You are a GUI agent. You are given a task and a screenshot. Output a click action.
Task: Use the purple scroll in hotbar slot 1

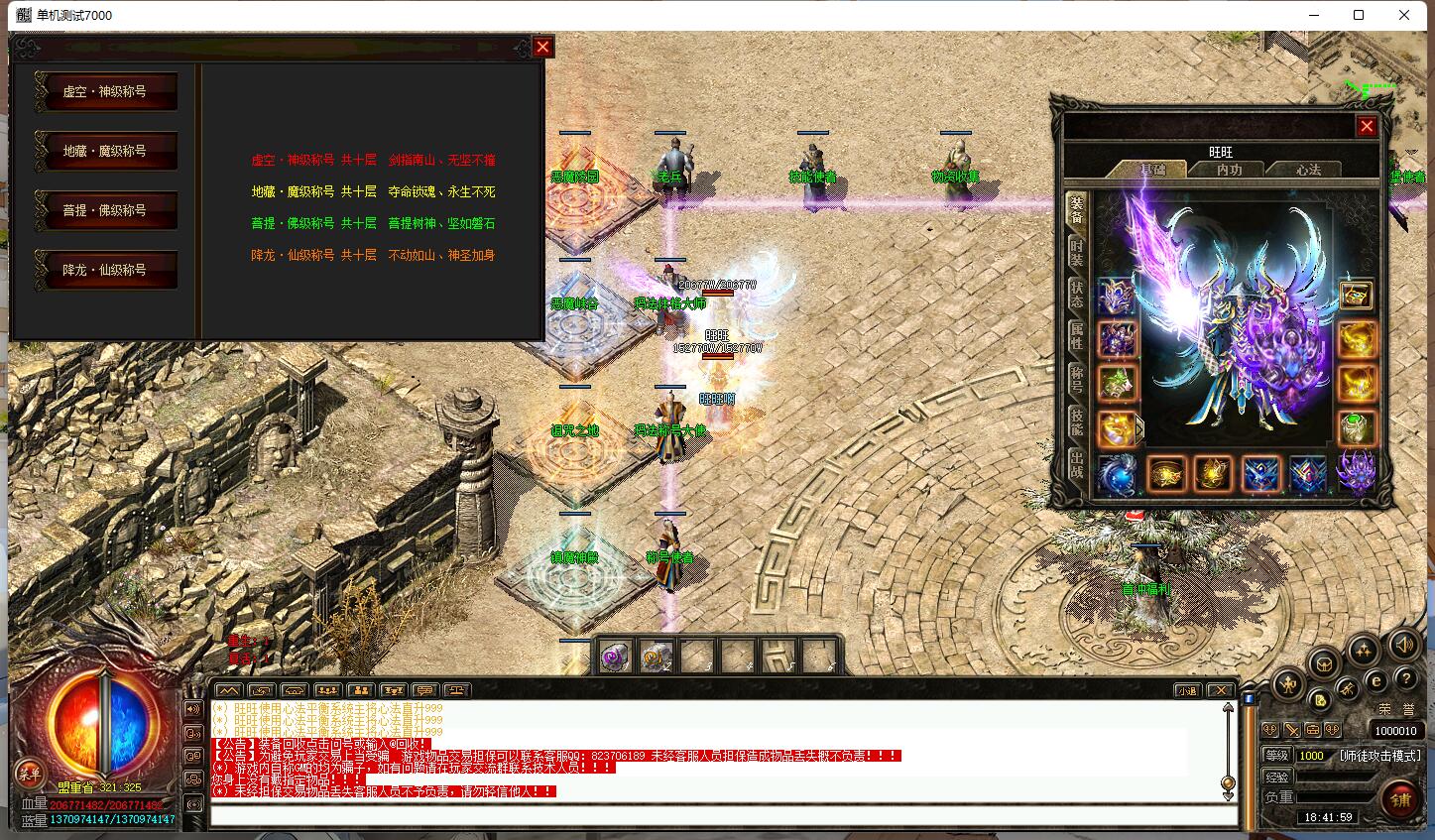tap(614, 656)
